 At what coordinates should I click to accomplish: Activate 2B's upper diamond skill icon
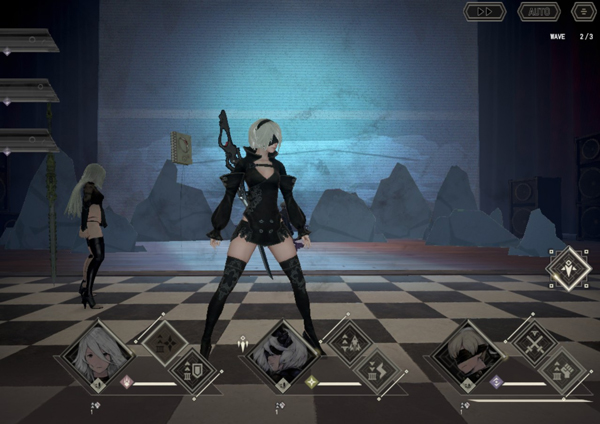coord(349,341)
